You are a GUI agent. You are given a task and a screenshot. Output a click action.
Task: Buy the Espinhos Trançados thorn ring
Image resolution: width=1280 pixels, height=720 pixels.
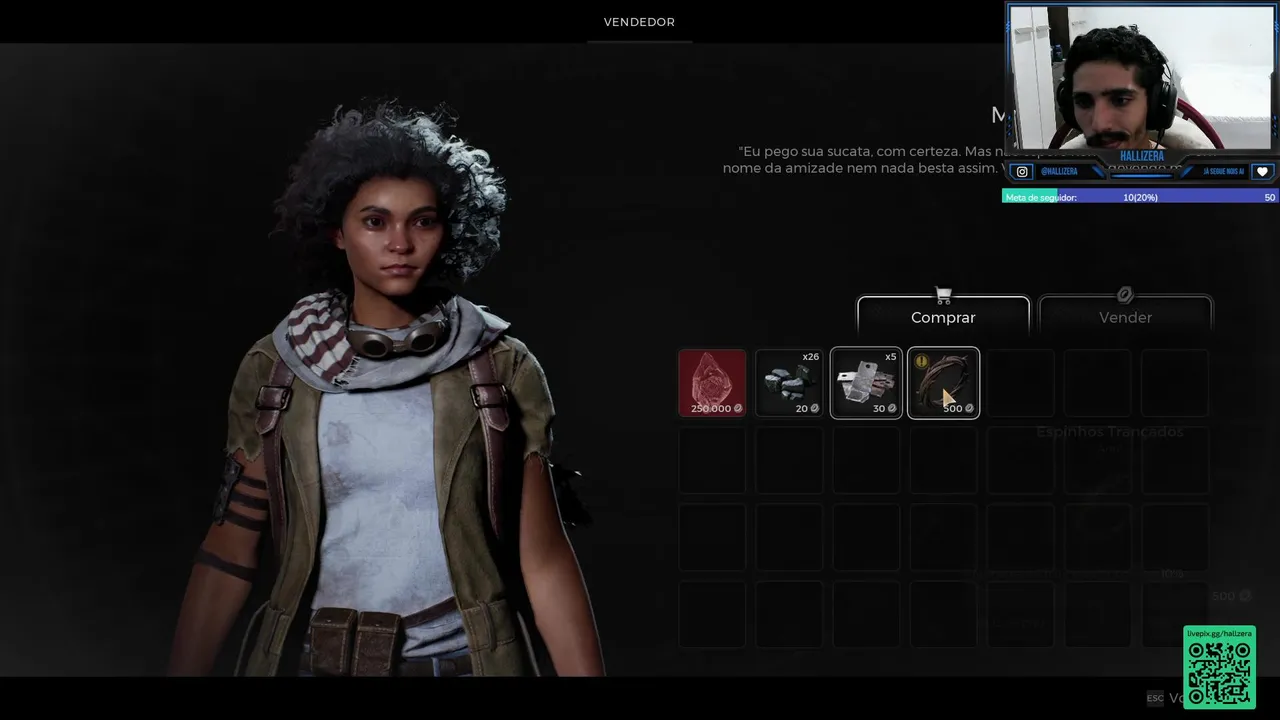point(943,382)
